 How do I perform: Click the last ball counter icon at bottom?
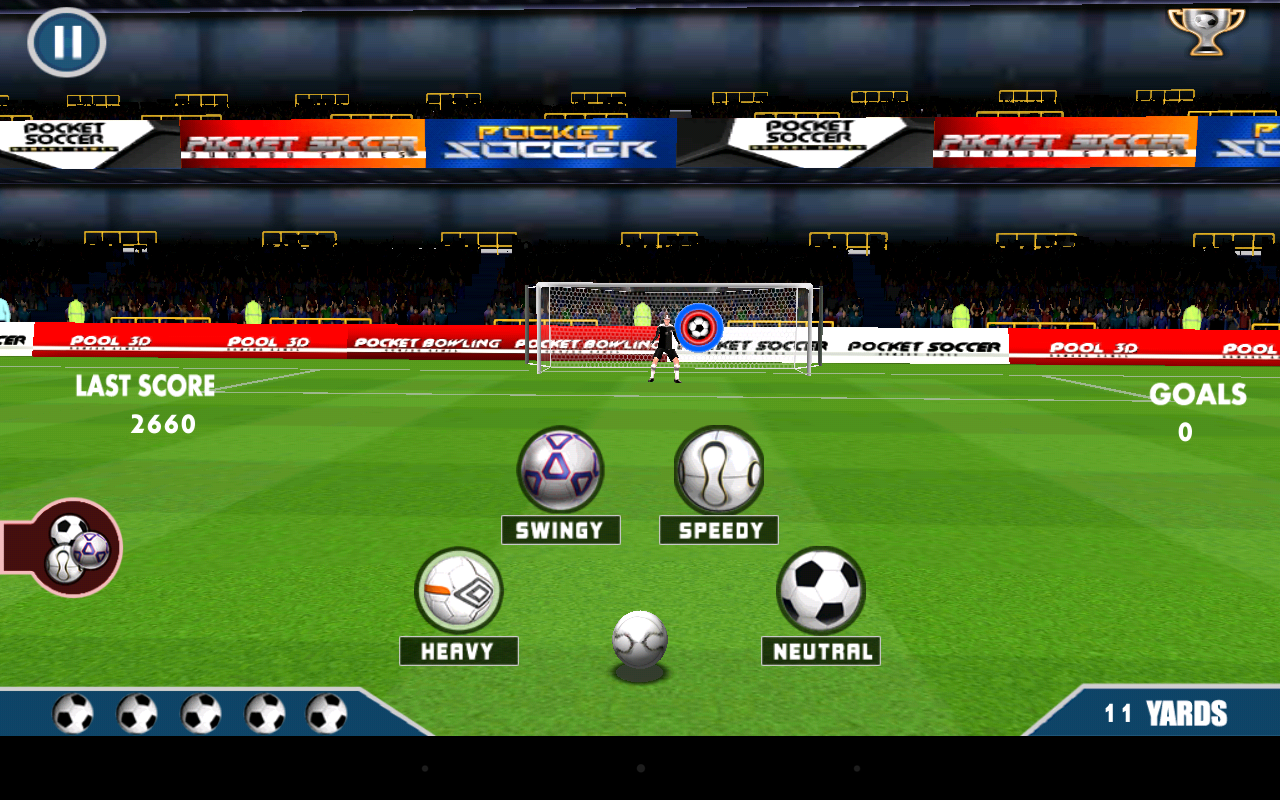(327, 714)
